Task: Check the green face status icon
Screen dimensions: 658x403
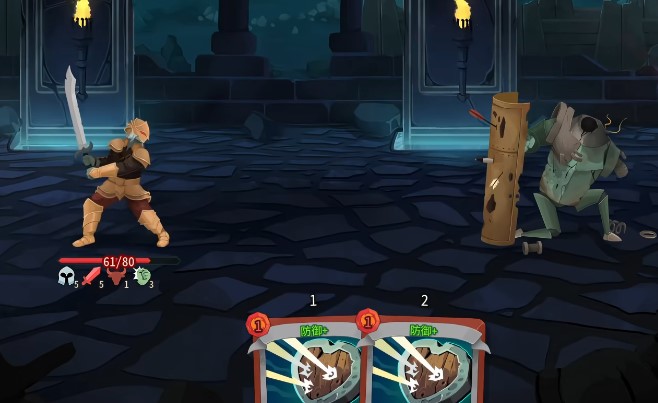Action: coord(142,276)
